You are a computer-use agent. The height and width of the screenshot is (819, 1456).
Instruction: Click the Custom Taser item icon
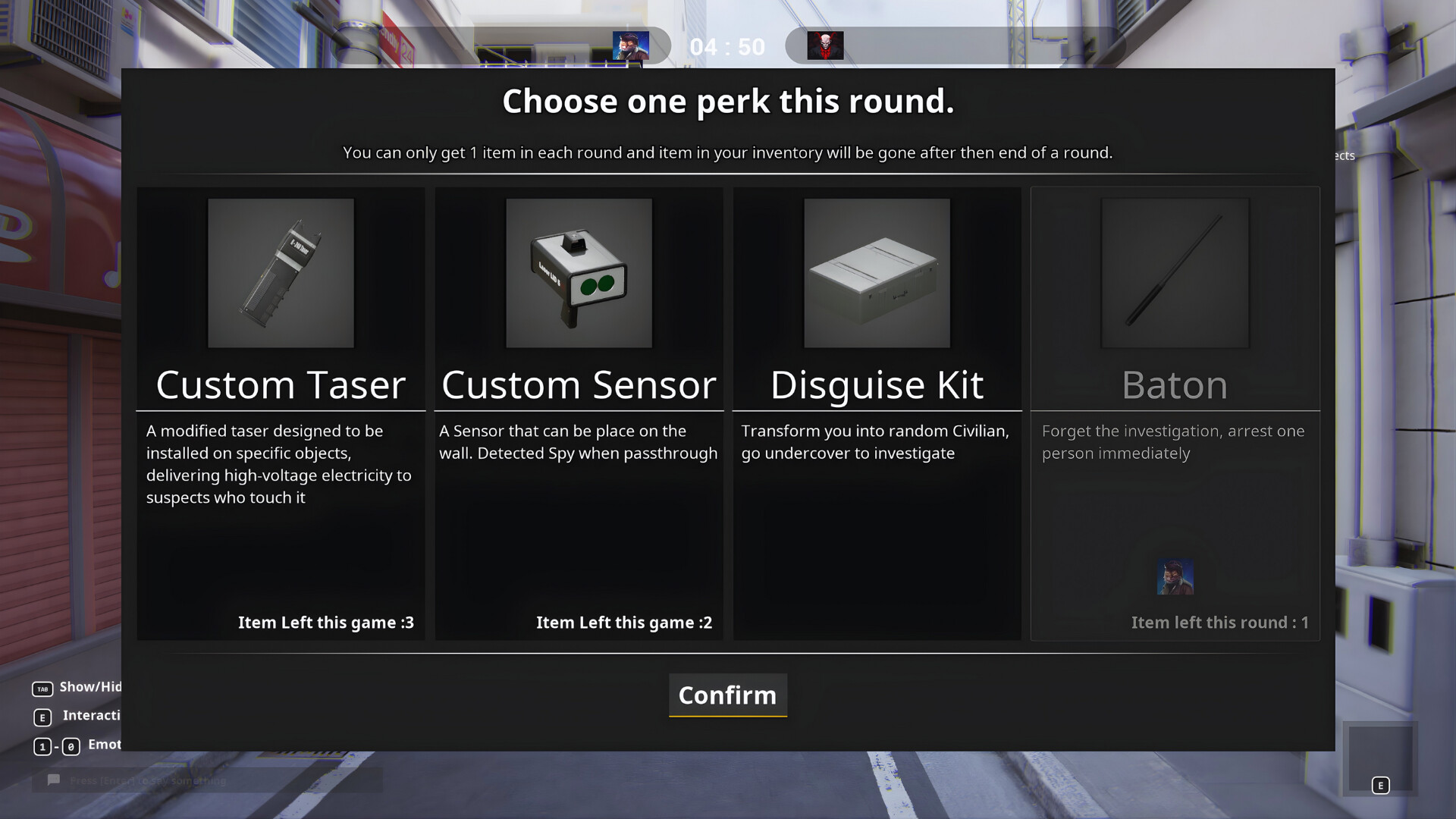[281, 273]
